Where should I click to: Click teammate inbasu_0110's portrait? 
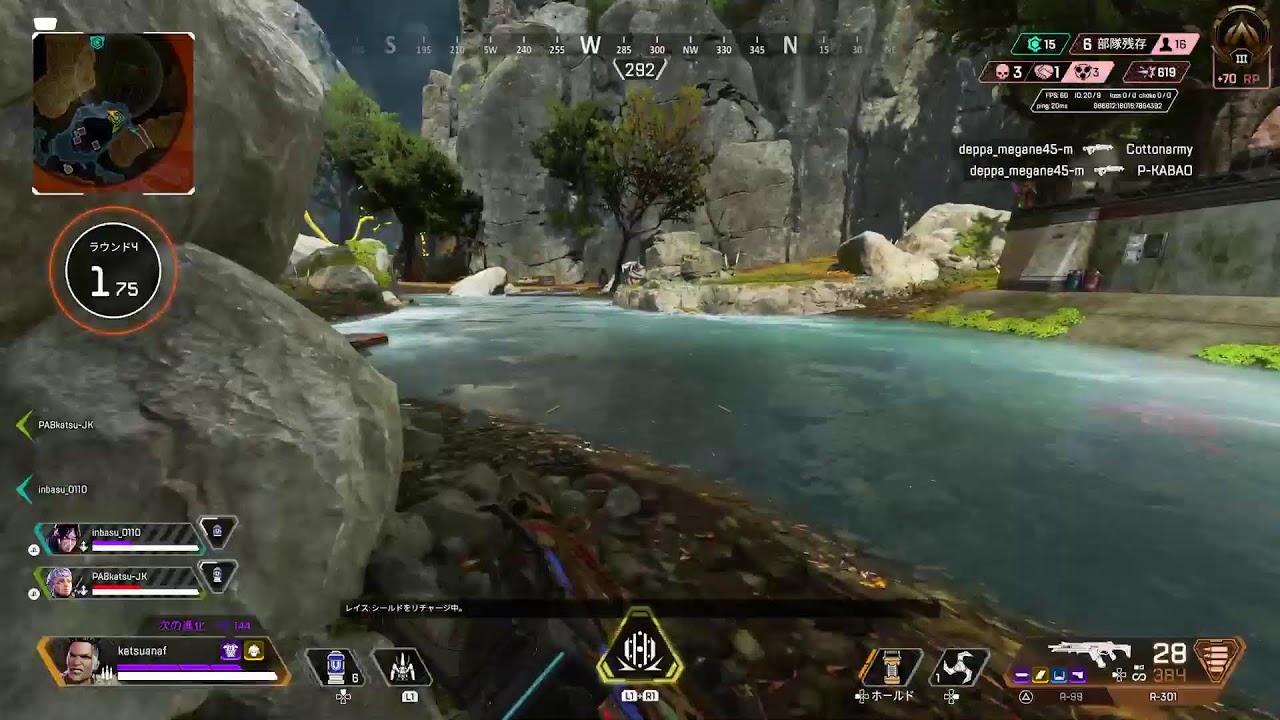click(65, 538)
